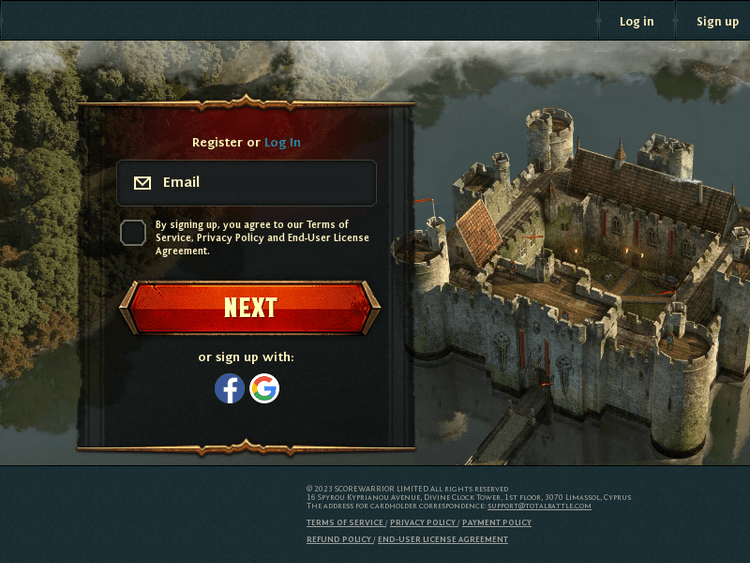Open the Payment Policy footer link
Viewport: 750px width, 563px height.
[x=497, y=523]
